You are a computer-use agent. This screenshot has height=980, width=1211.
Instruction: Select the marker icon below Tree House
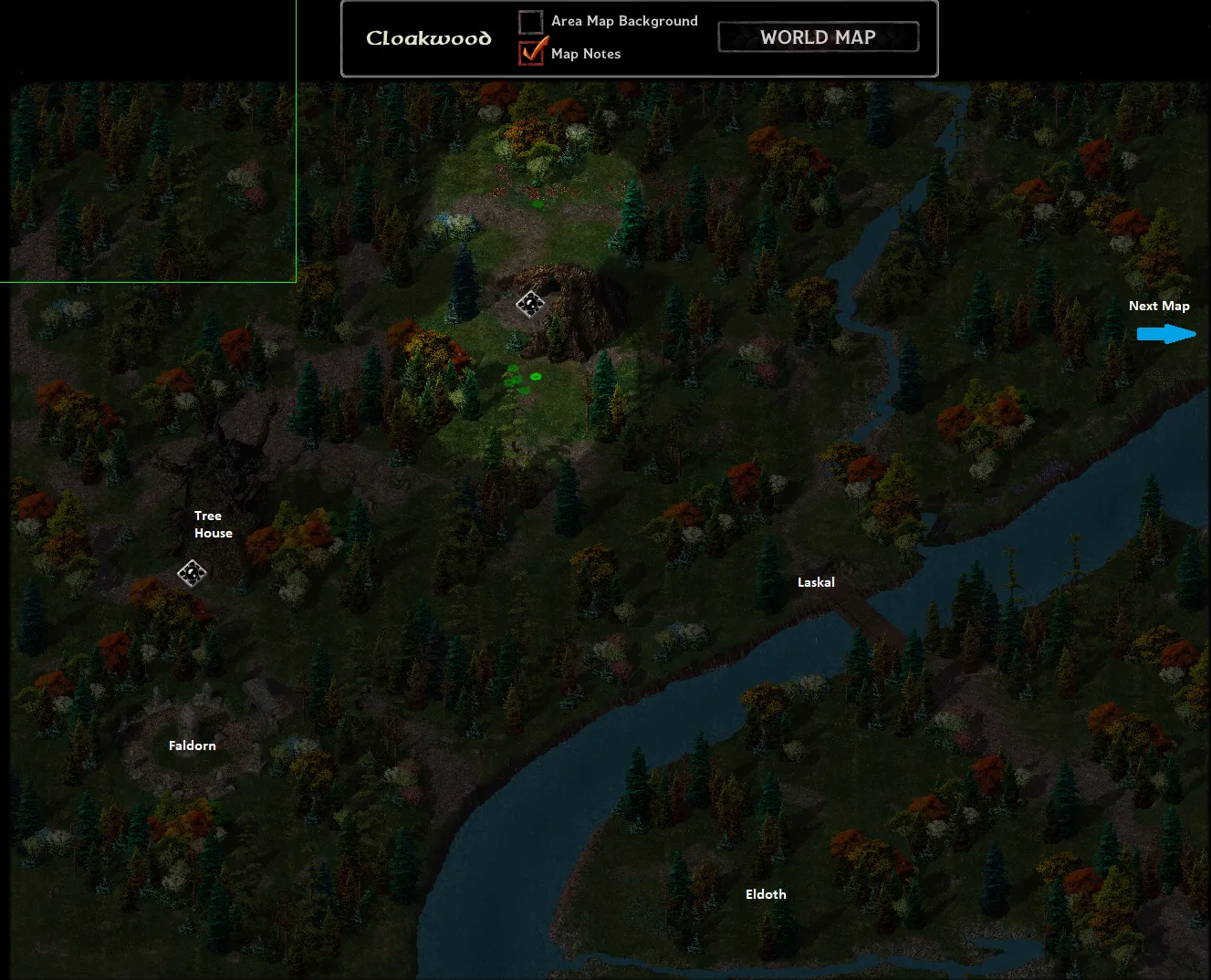coord(192,573)
